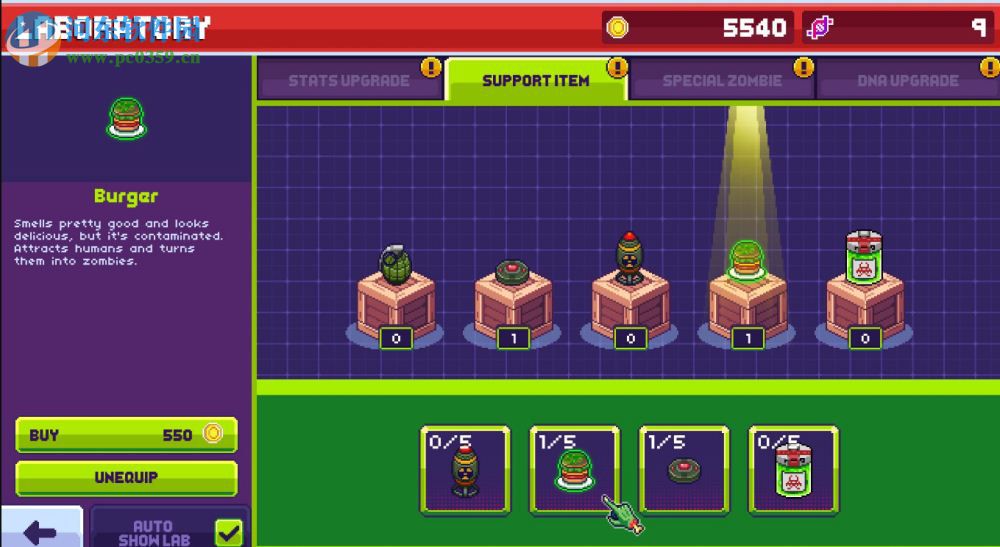Select the equipped toxic canister slot

tap(793, 471)
